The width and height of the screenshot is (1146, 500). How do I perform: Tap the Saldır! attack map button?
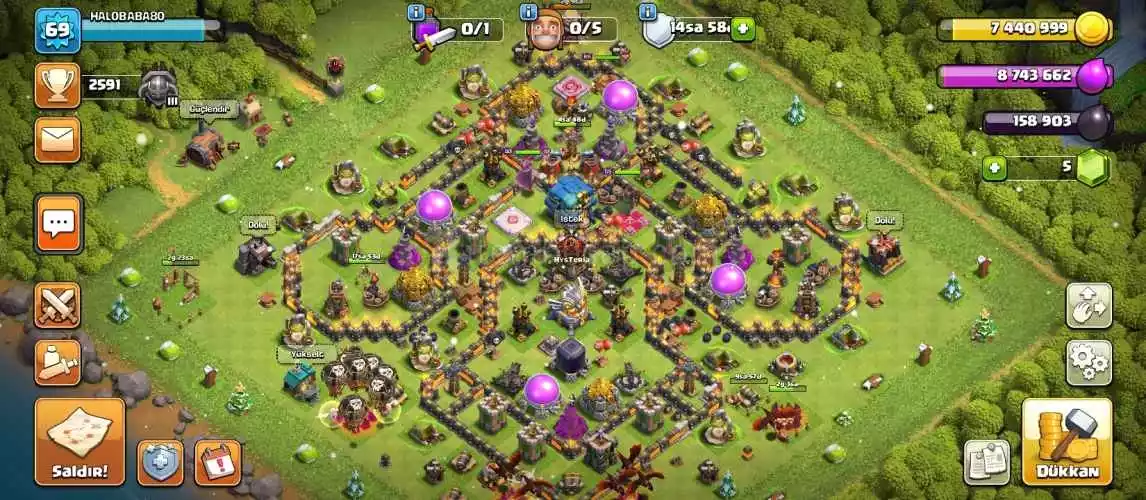tap(80, 441)
